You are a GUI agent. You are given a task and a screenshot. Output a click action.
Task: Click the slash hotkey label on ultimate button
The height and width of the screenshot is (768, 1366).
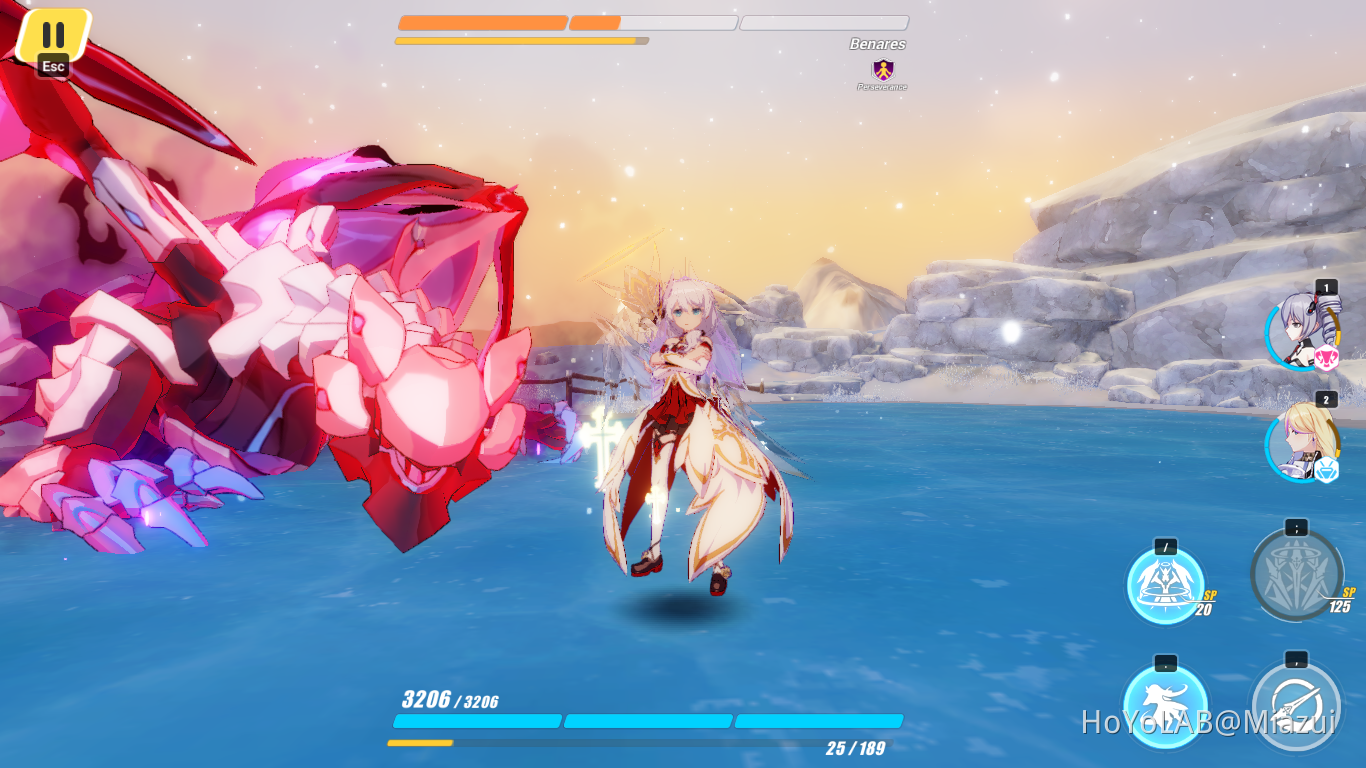coord(1166,547)
